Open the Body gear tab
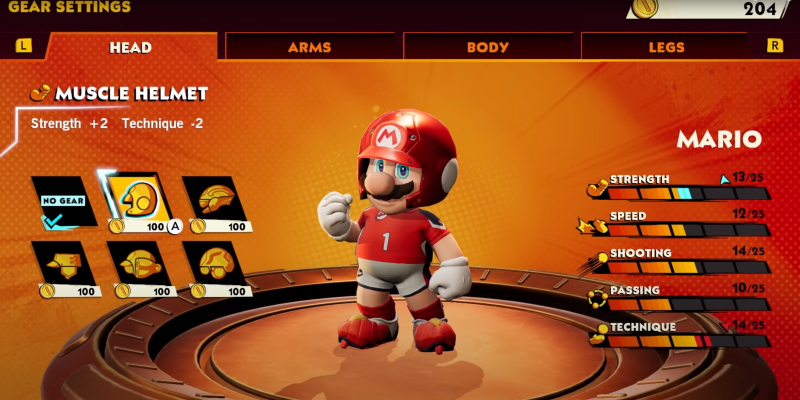800x400 pixels. pos(488,47)
